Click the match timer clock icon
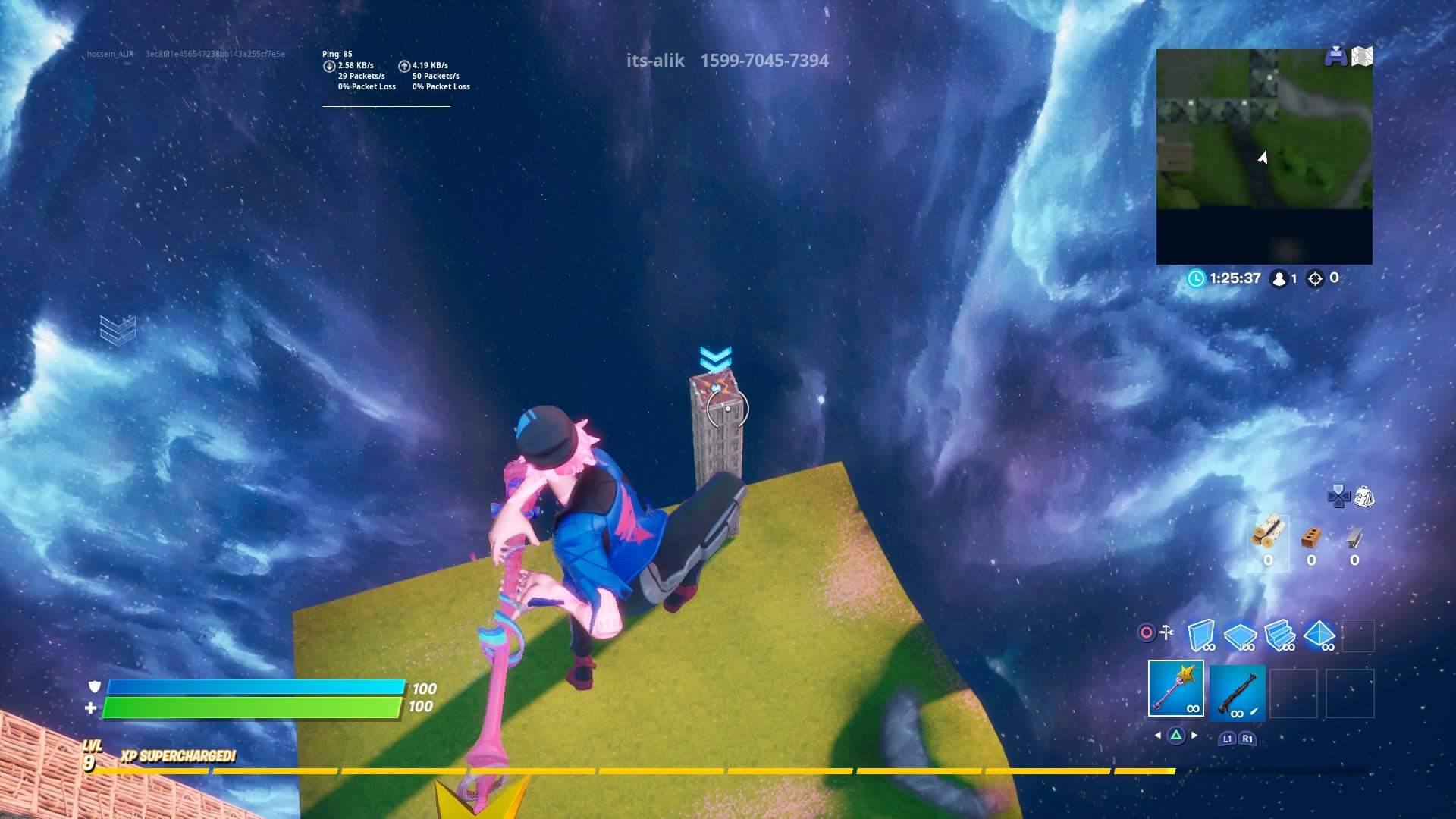This screenshot has width=1456, height=819. [x=1196, y=278]
